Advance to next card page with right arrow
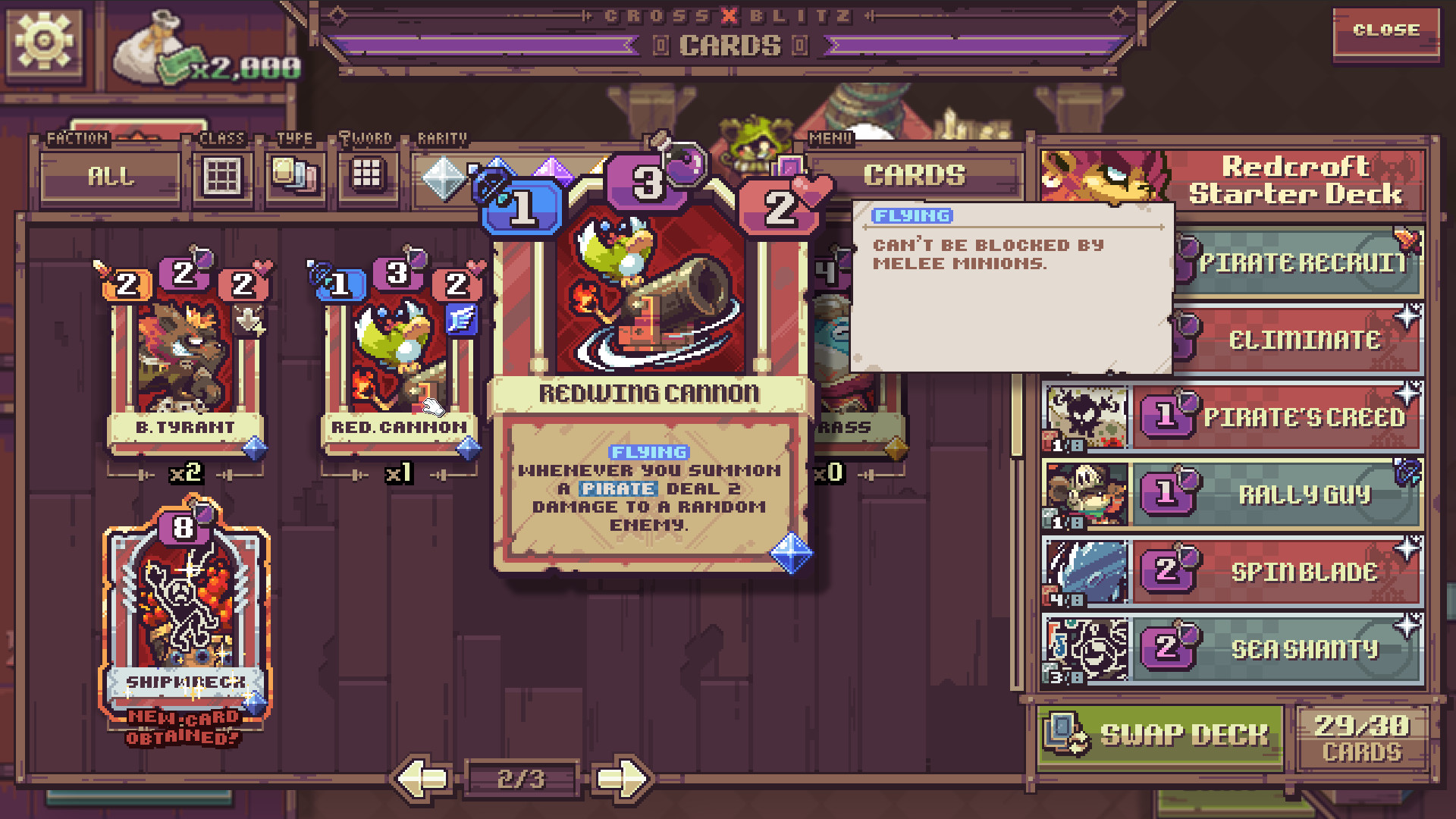 621,777
